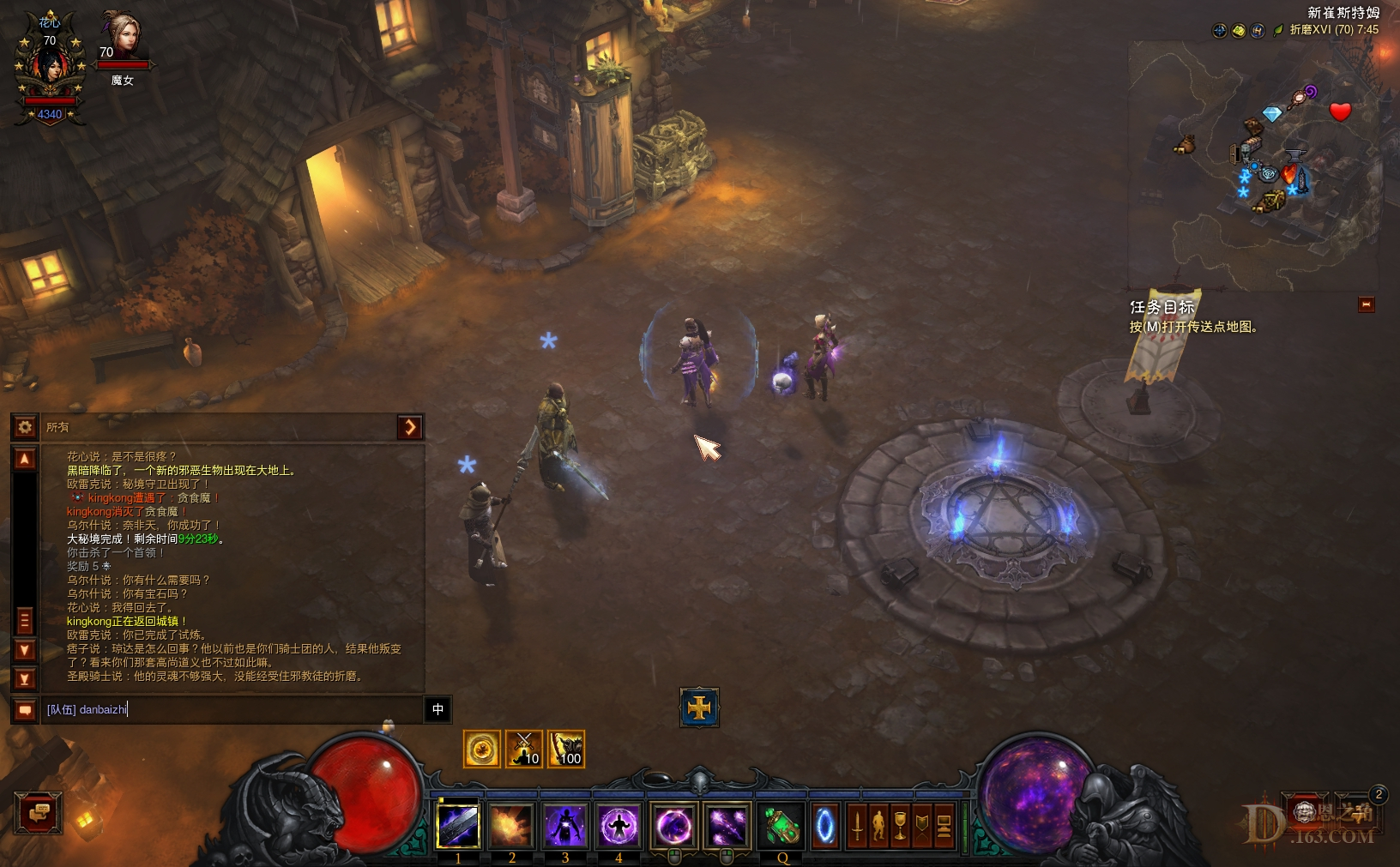This screenshot has height=867, width=1400.
Task: Open the goblet icon on the action bar
Action: click(x=901, y=825)
